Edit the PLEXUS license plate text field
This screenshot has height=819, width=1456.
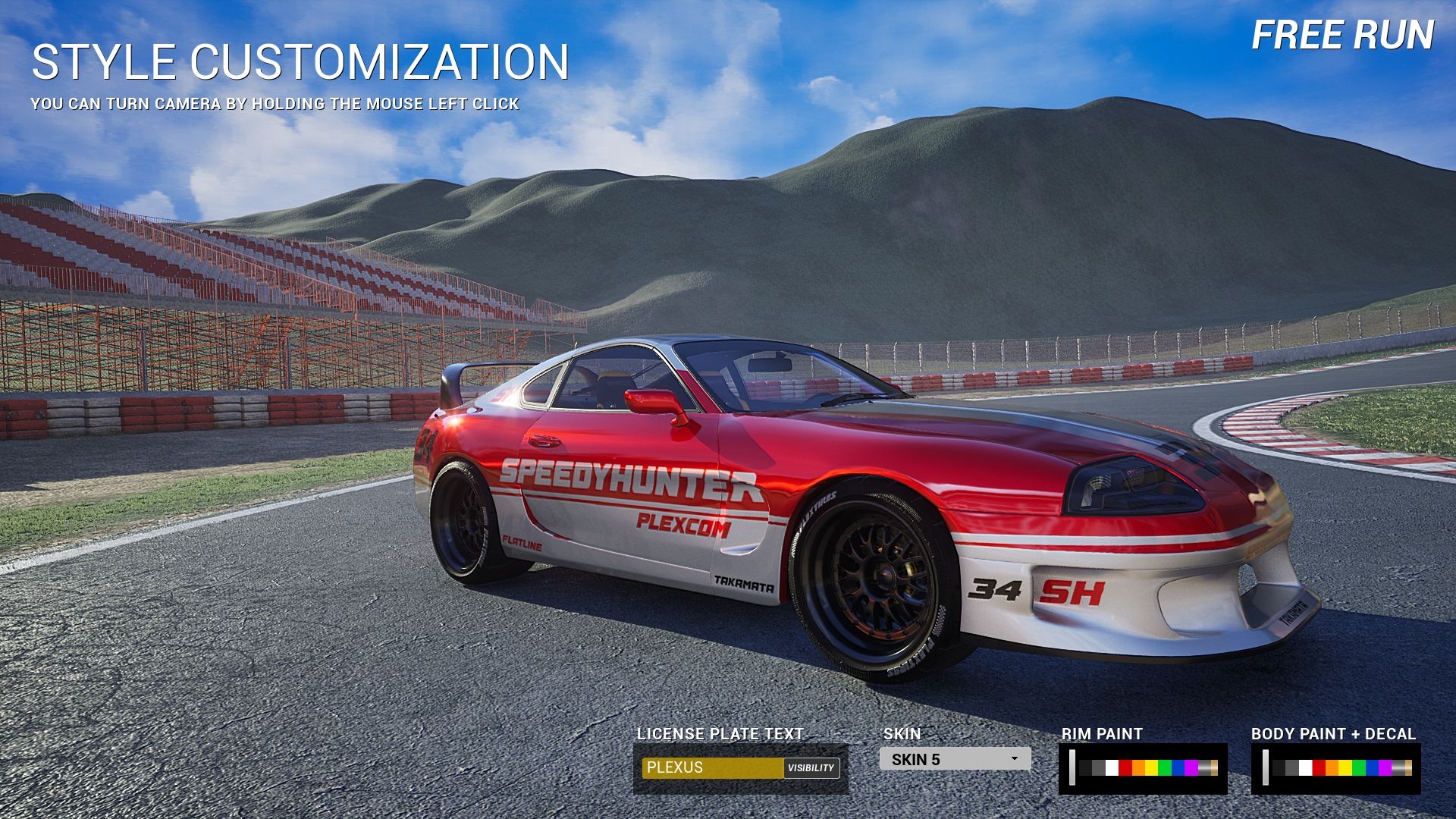(x=711, y=767)
